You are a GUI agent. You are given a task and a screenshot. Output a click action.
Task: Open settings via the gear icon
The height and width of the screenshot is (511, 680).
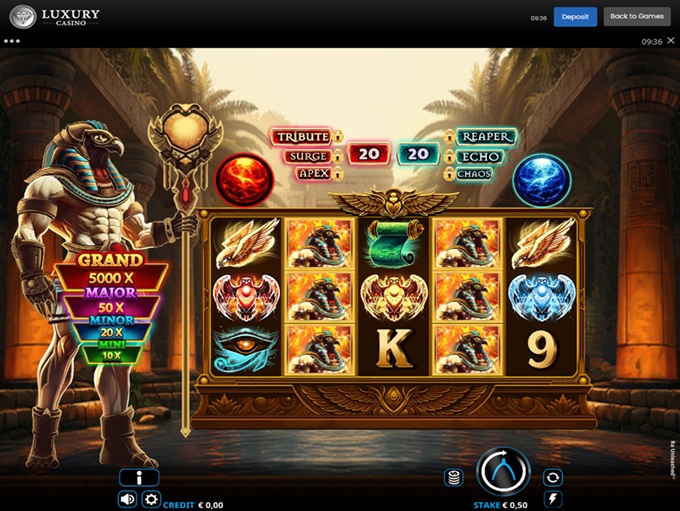click(x=151, y=499)
